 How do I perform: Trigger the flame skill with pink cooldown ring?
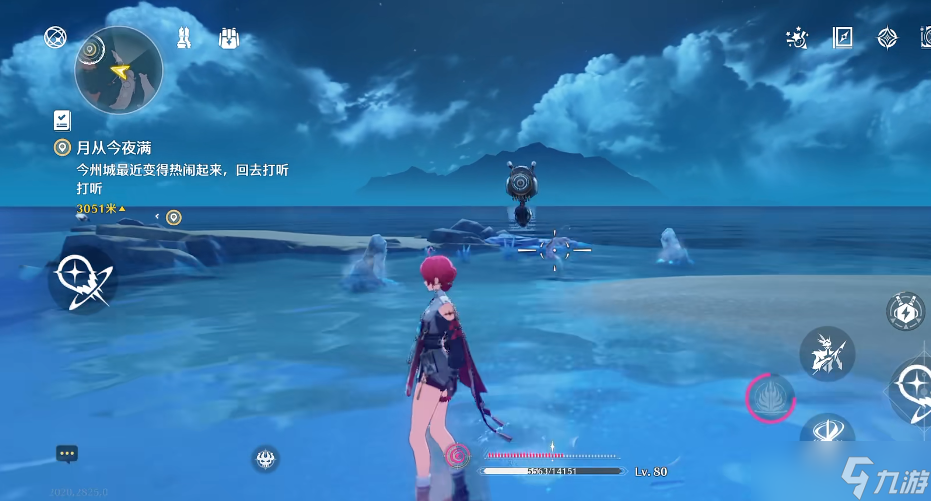point(771,398)
